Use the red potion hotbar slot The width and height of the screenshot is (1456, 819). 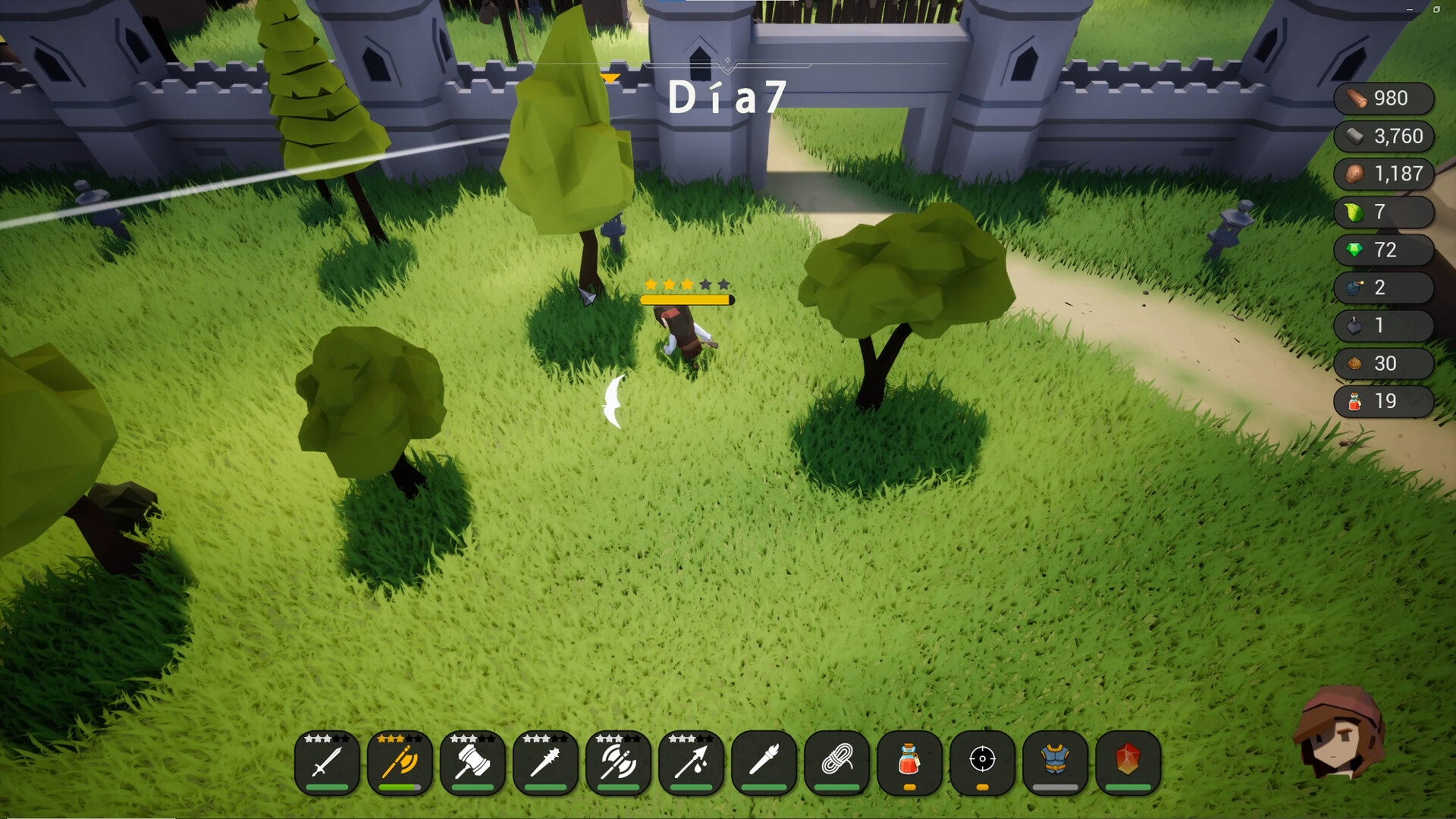909,761
